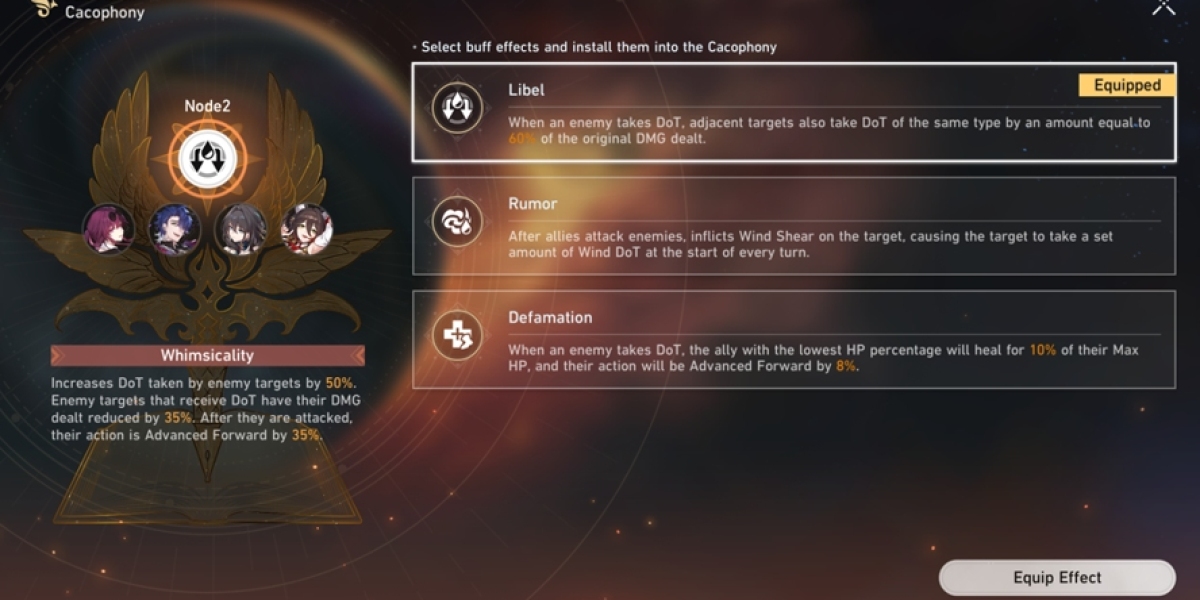Viewport: 1200px width, 600px height.
Task: Pick the Defamation buff effect
Action: click(x=793, y=340)
